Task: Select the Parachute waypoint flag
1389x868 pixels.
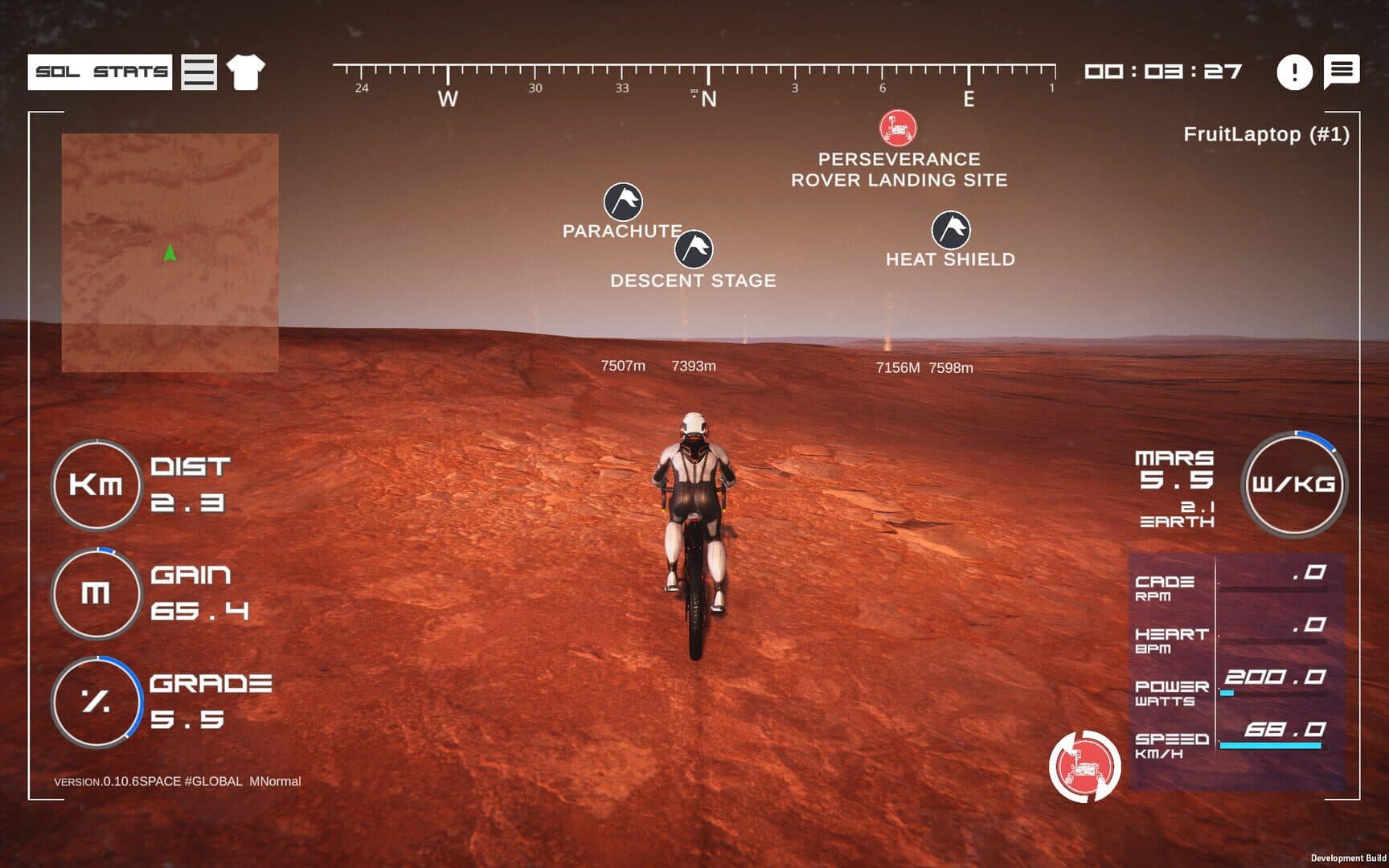Action: pyautogui.click(x=623, y=202)
